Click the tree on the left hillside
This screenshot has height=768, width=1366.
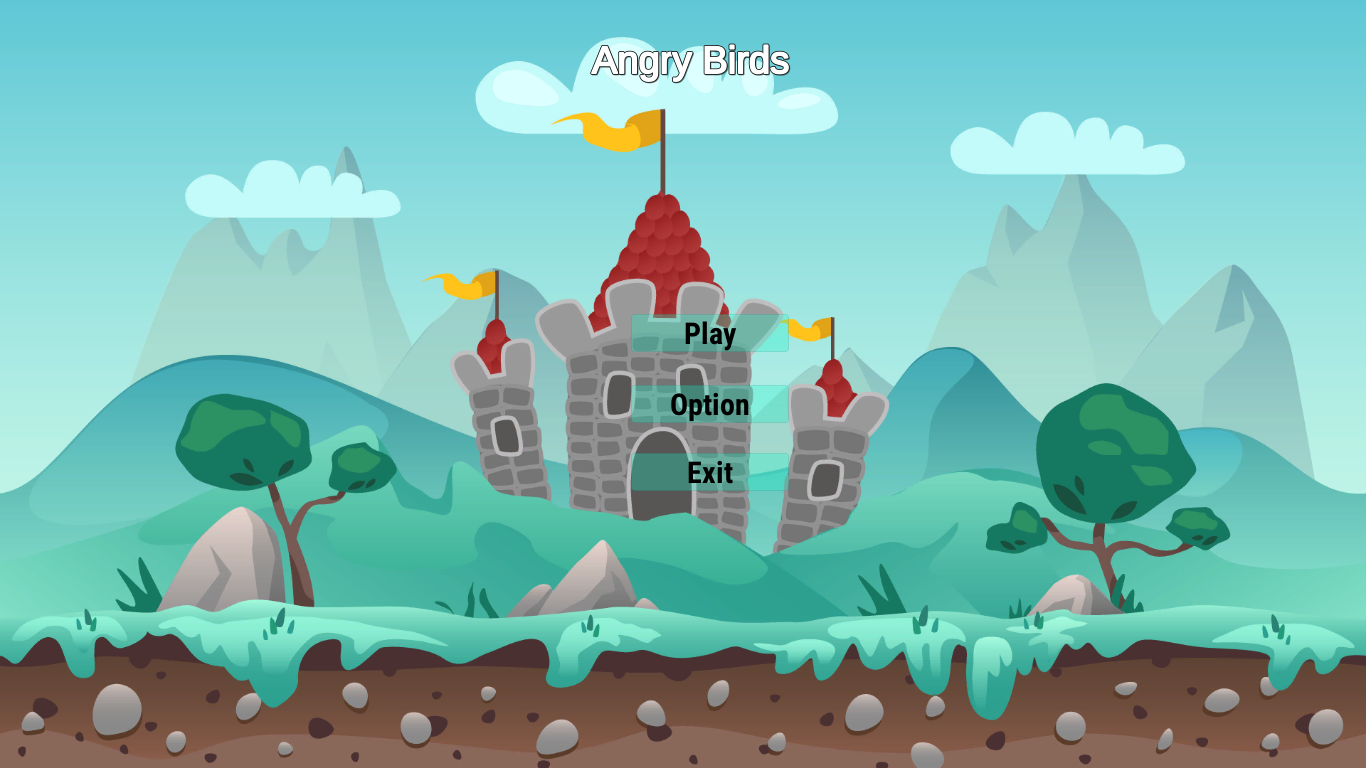[x=243, y=436]
